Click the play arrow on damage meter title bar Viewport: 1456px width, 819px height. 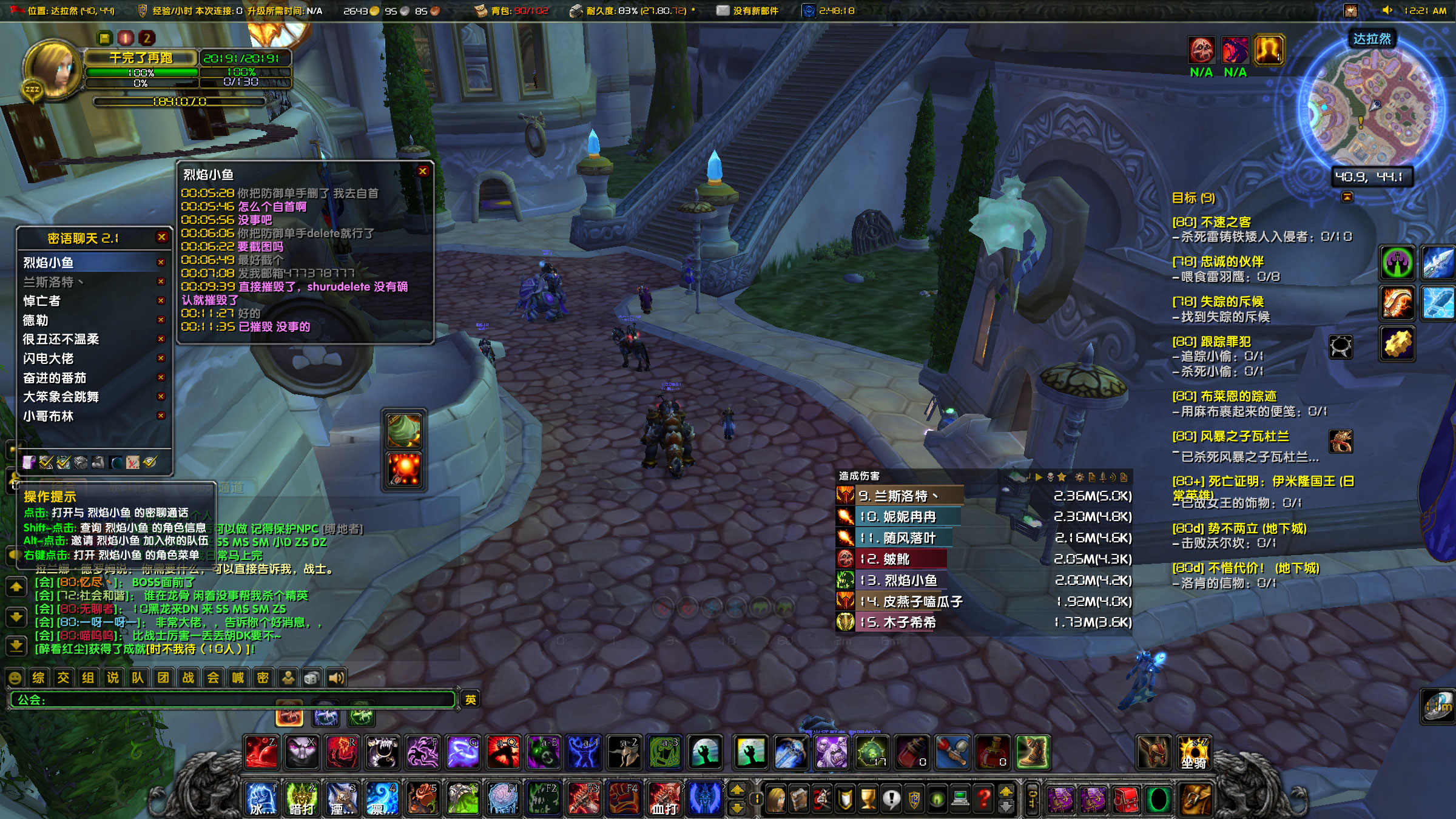point(1039,477)
